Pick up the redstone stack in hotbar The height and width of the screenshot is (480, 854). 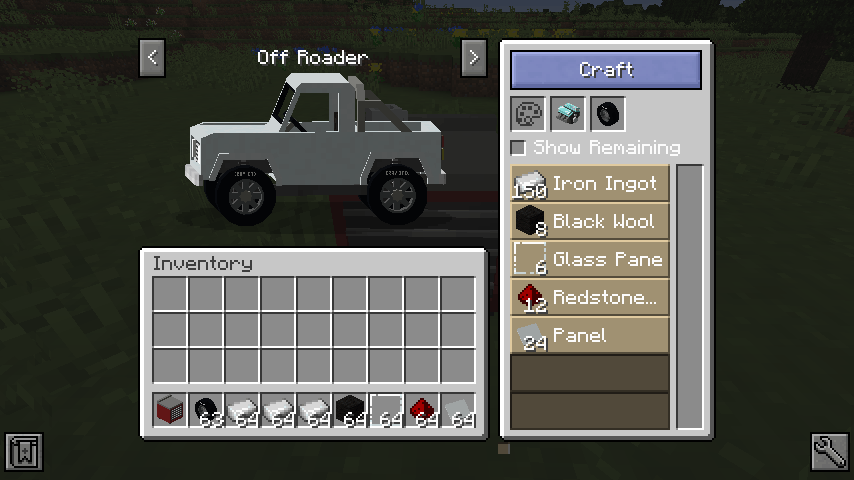click(x=422, y=410)
